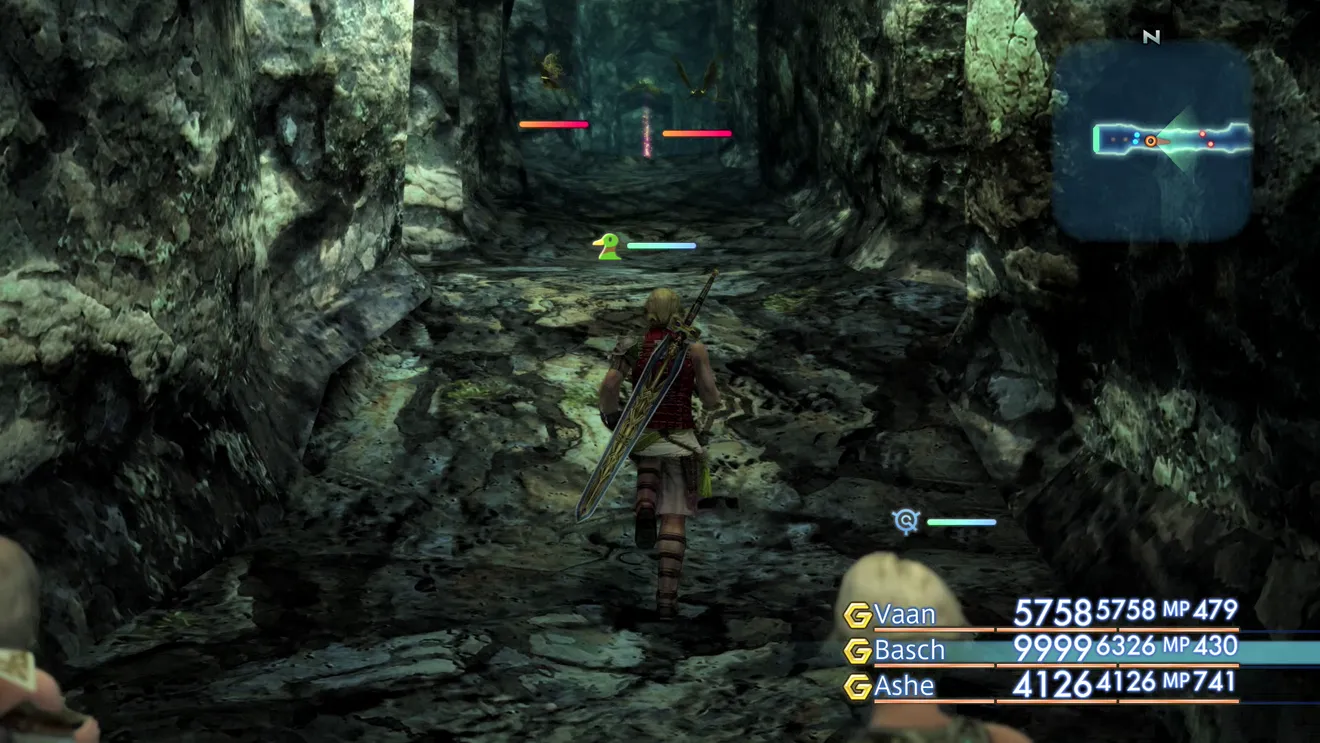Click the gambit icon beside Vaan
1320x743 pixels.
pos(857,615)
